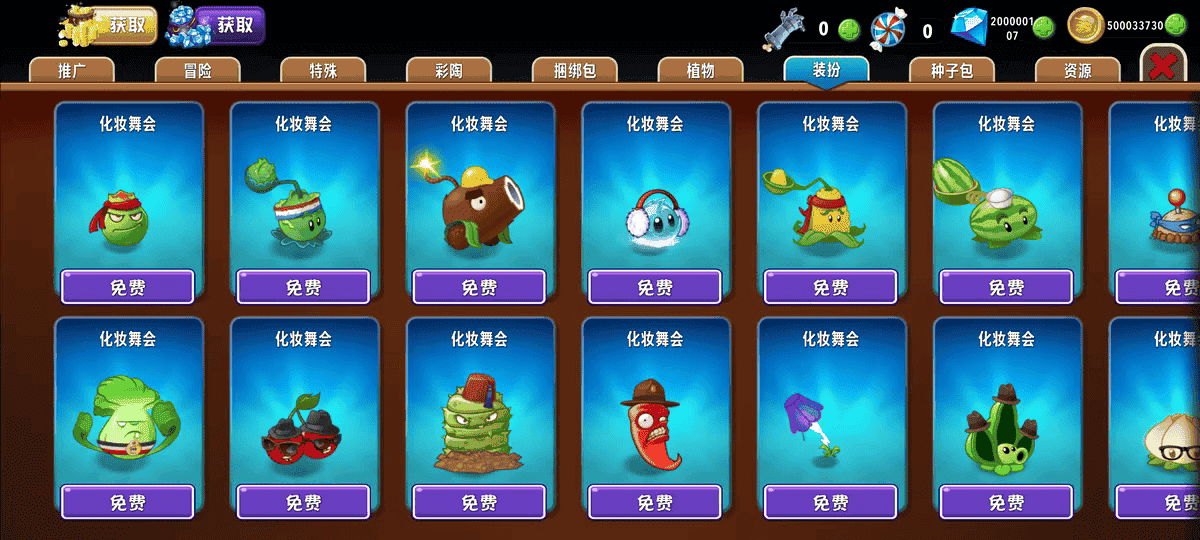Open the 资源 tab
Screen dimensions: 1200x540
pos(1077,70)
